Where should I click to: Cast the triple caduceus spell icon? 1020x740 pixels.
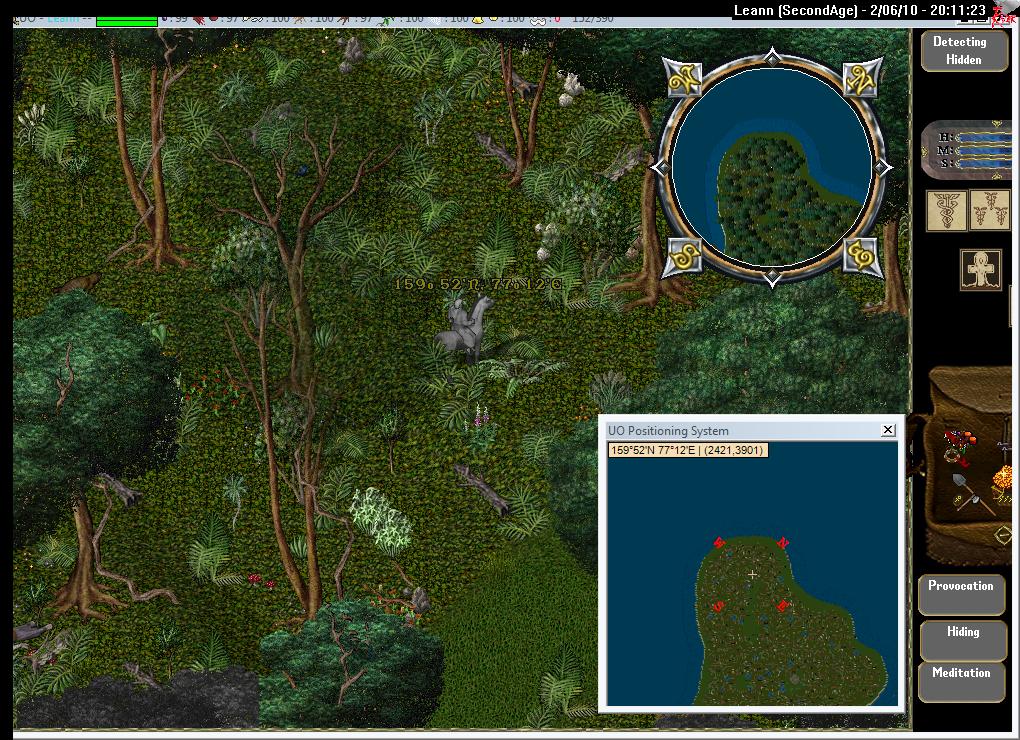click(x=990, y=211)
